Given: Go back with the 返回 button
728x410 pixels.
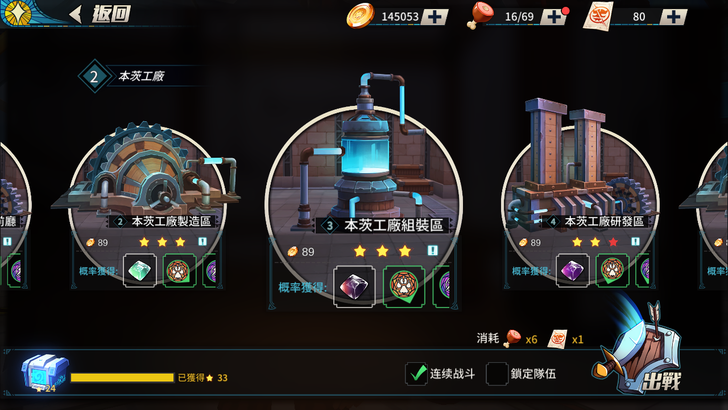Looking at the screenshot, I should click(96, 14).
